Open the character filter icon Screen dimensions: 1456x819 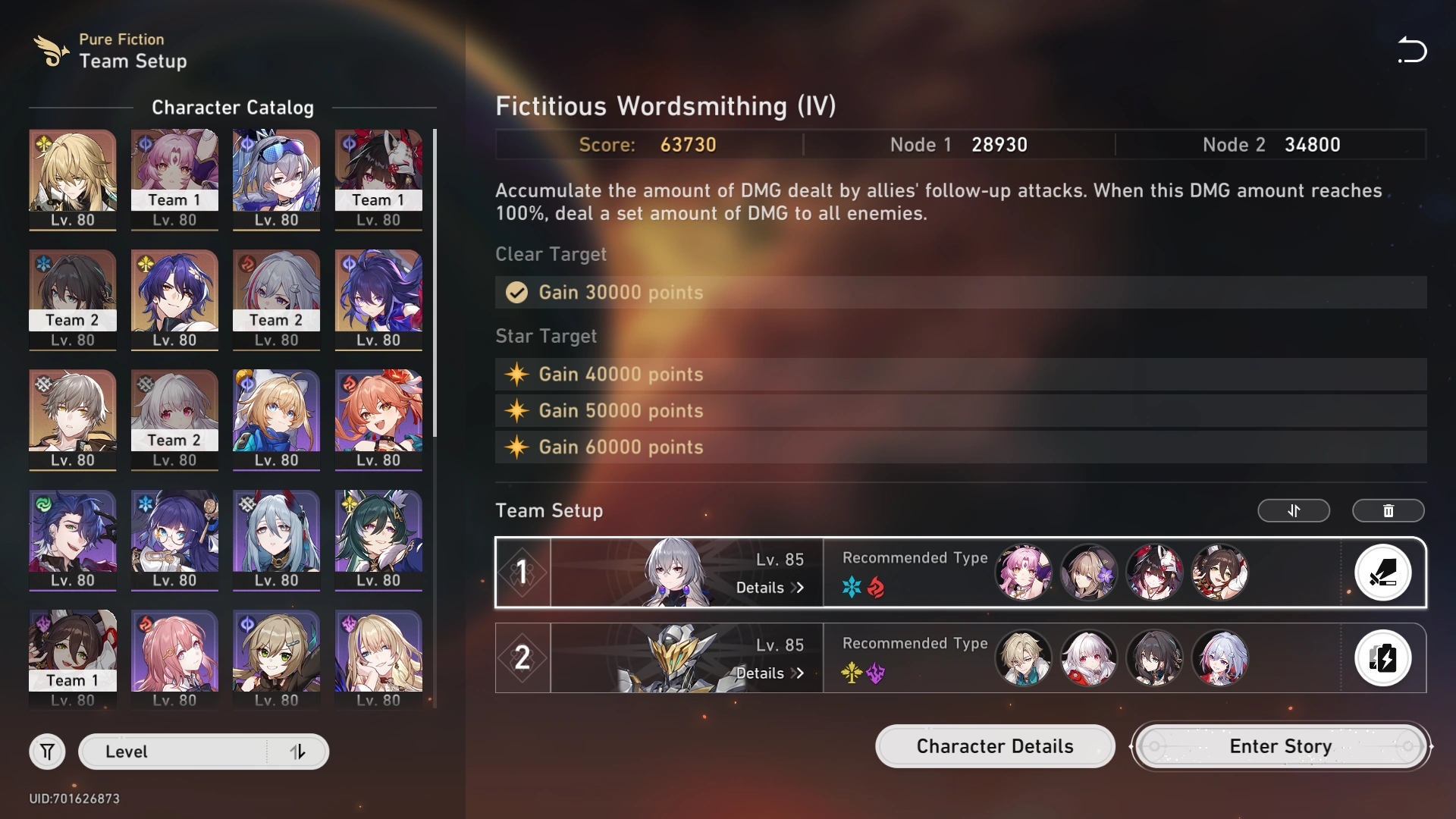click(47, 752)
